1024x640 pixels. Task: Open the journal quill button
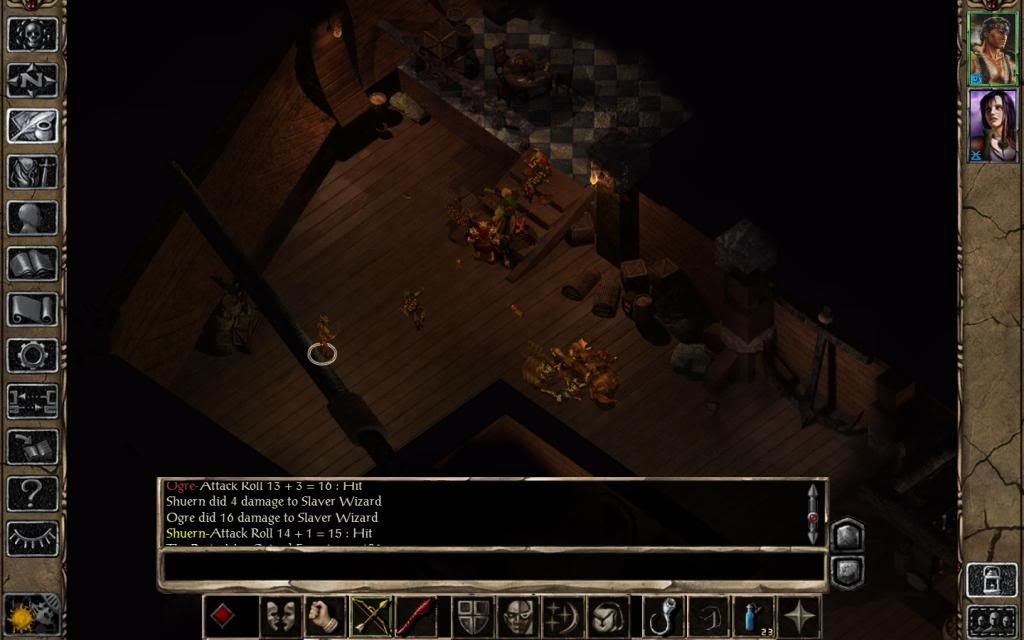(33, 126)
